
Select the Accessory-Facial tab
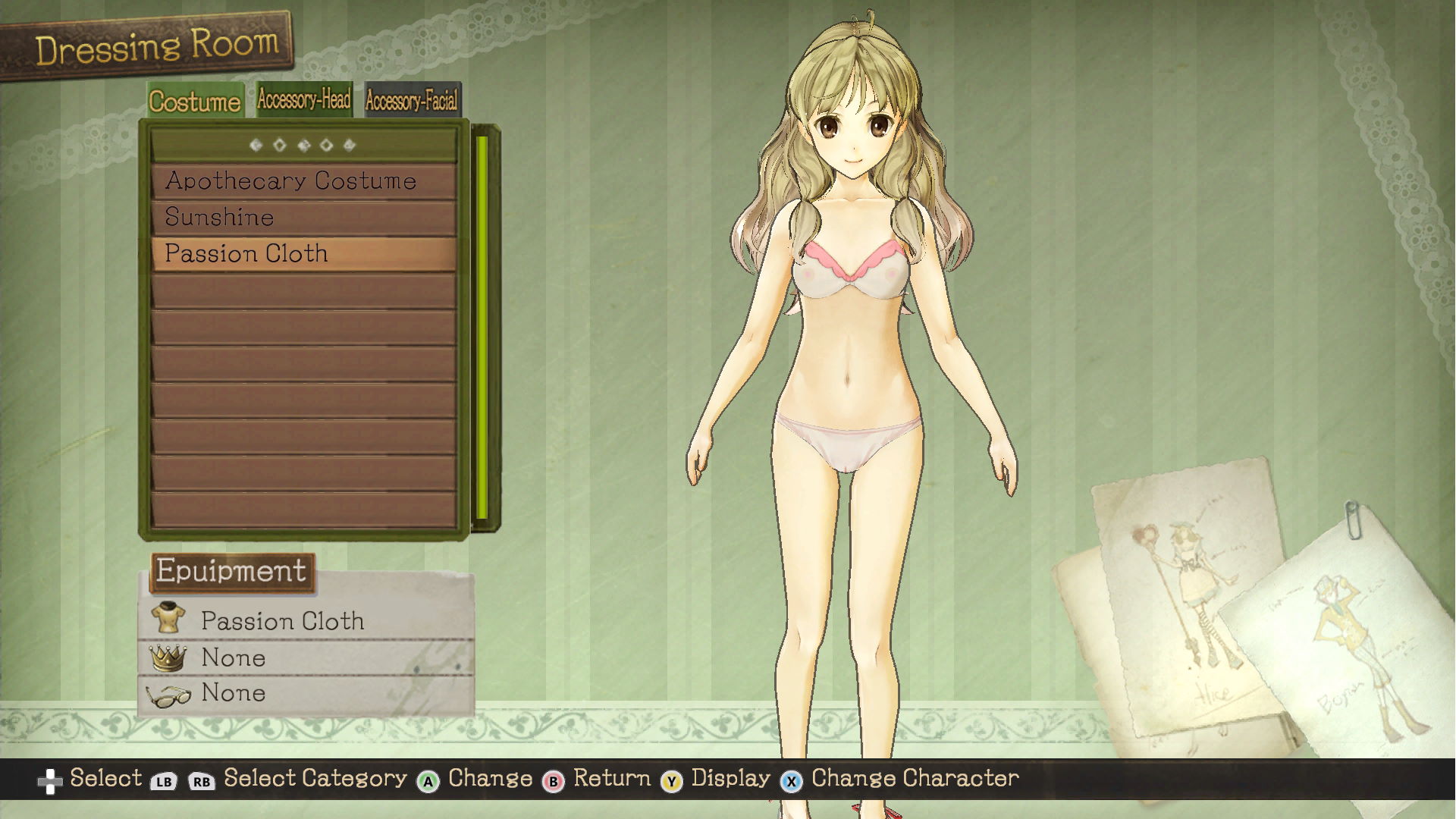coord(412,100)
